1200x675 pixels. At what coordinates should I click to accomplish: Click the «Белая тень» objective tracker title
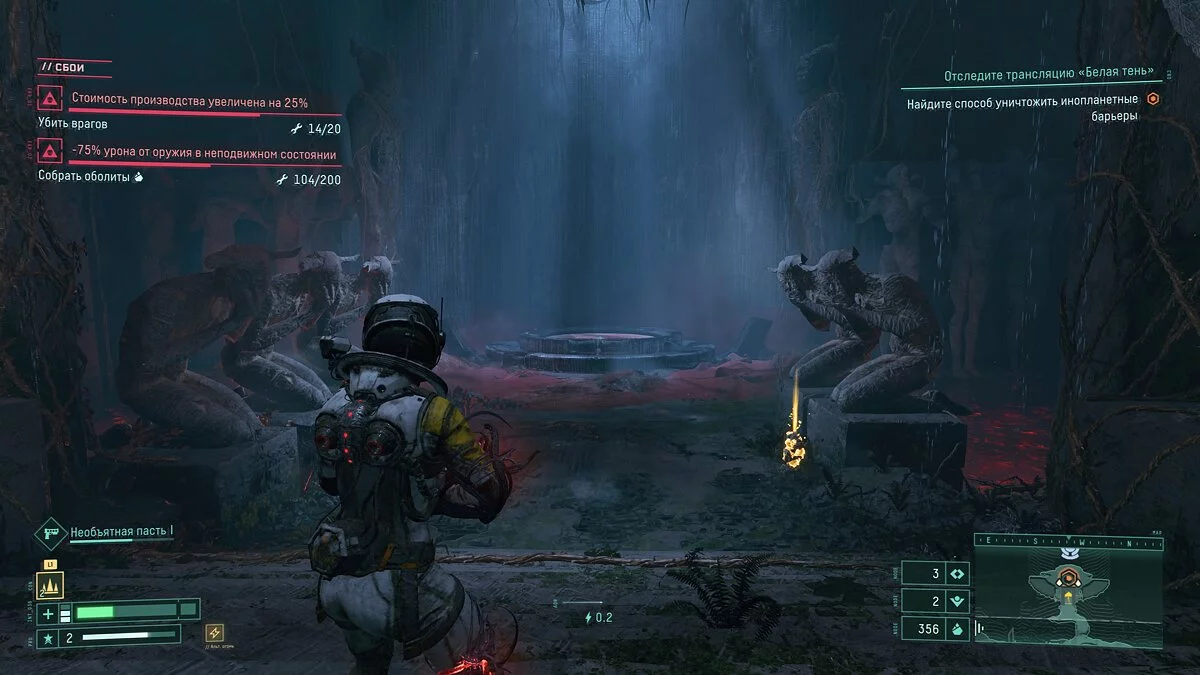tap(1048, 76)
